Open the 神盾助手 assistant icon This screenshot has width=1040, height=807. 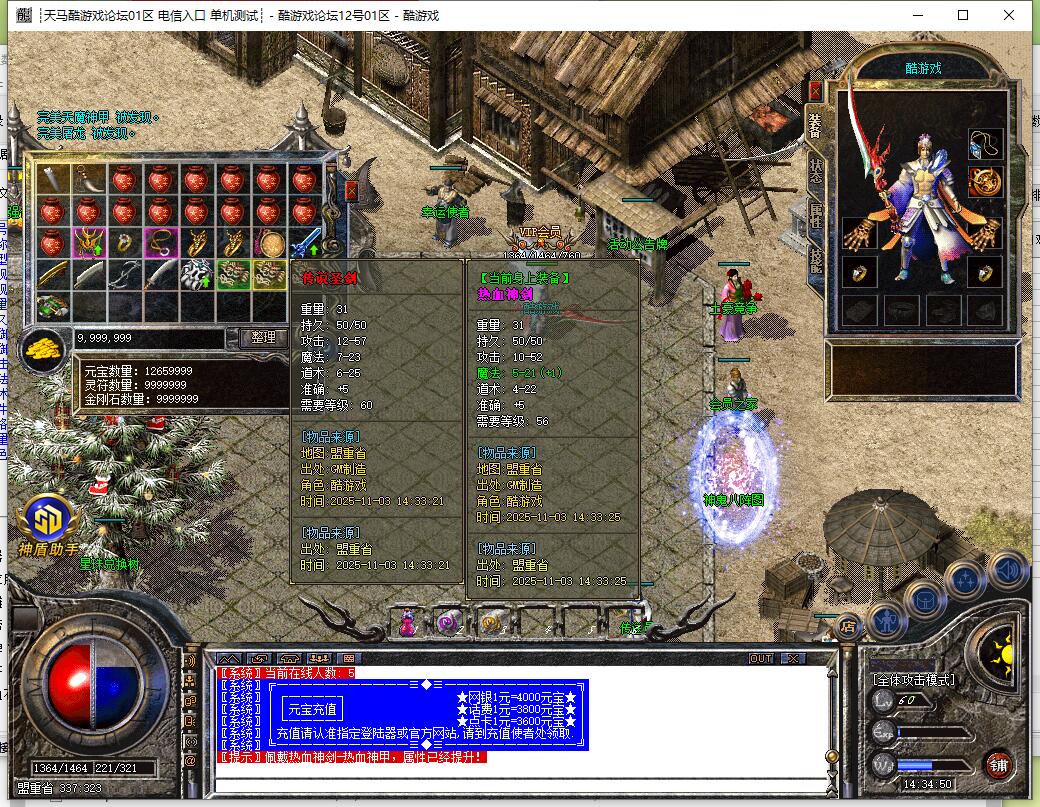point(46,520)
